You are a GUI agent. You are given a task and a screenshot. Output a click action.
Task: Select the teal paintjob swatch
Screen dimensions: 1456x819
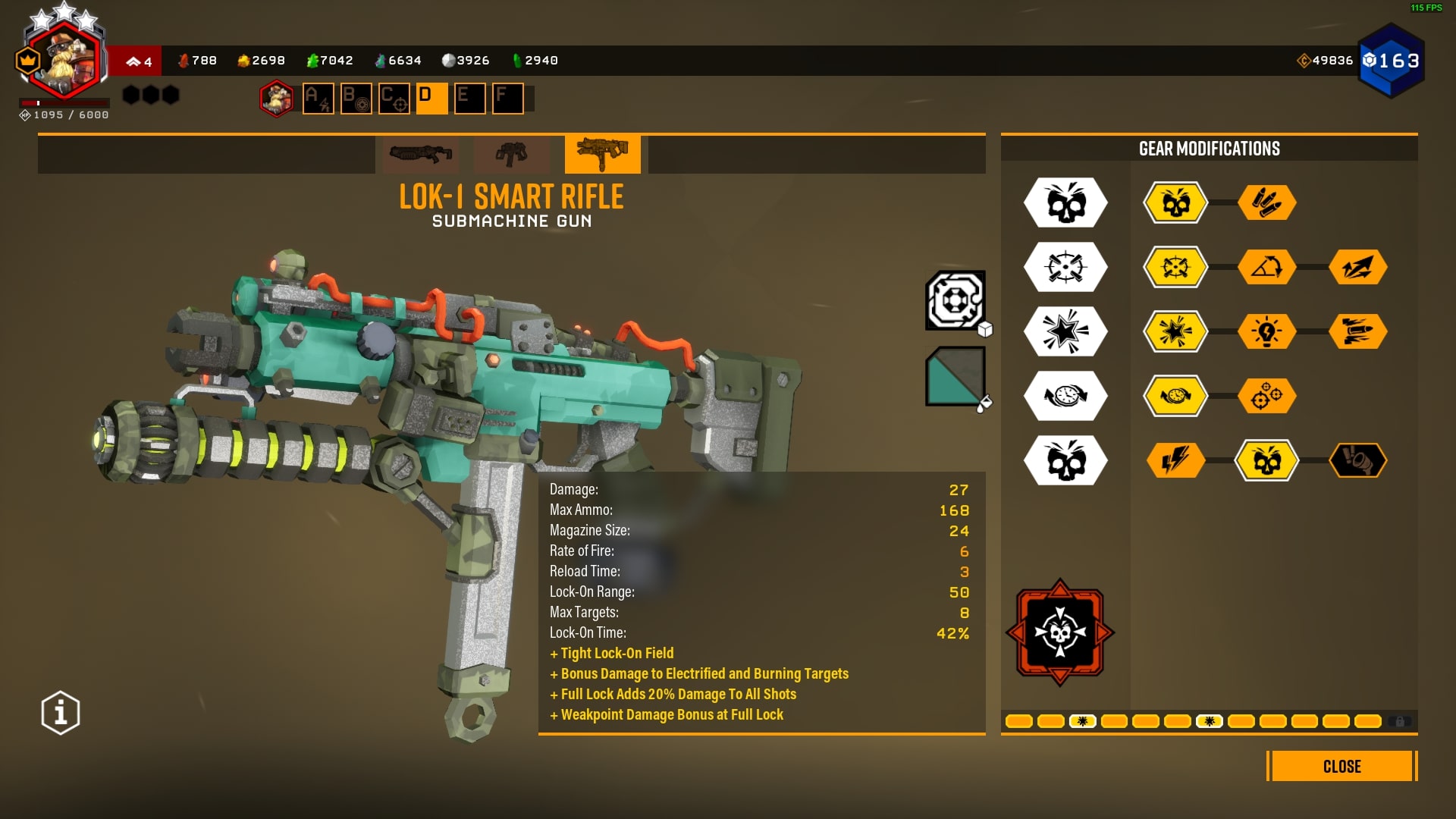point(955,375)
